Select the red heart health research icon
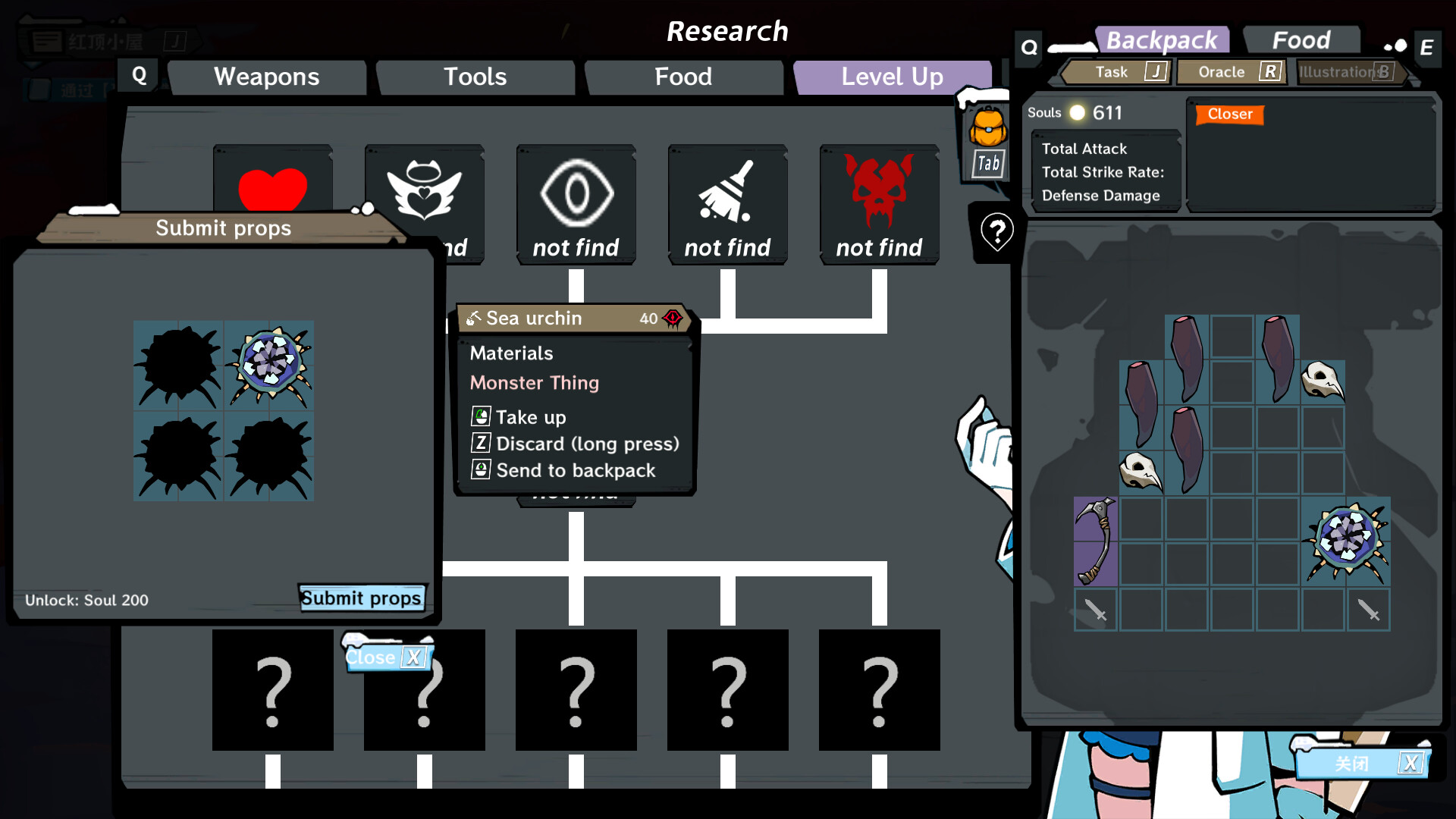This screenshot has height=819, width=1456. click(272, 187)
